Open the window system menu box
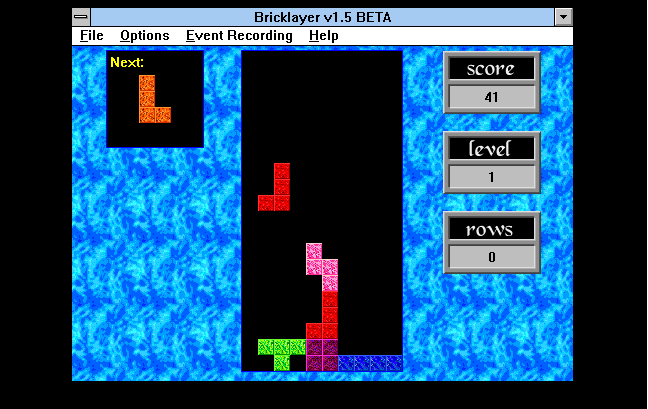The width and height of the screenshot is (648, 409). pos(81,17)
